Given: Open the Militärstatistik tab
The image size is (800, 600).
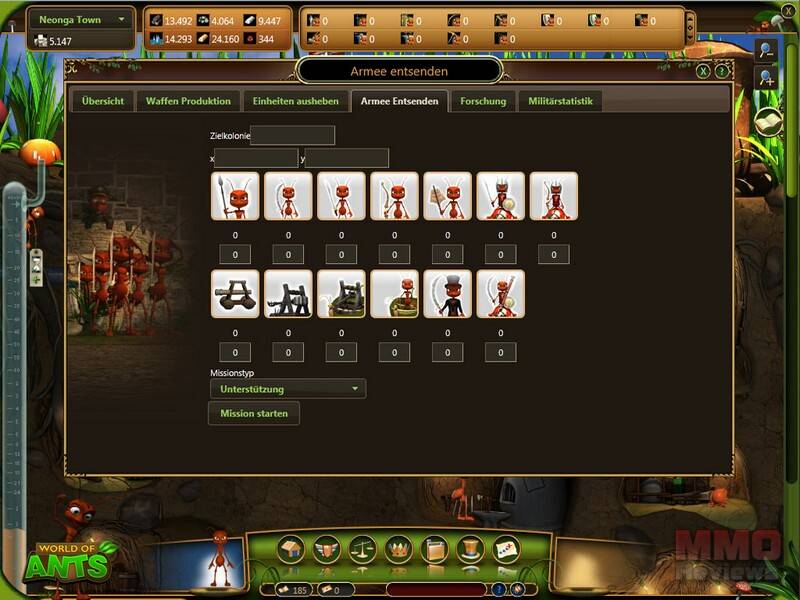Looking at the screenshot, I should [x=559, y=101].
